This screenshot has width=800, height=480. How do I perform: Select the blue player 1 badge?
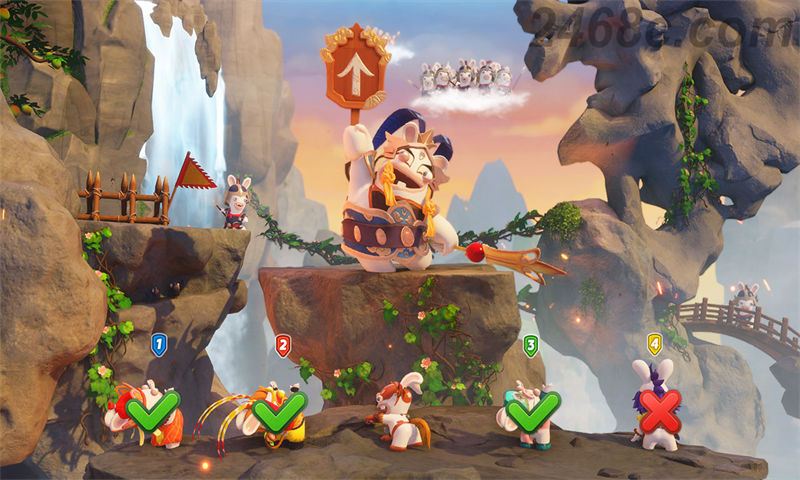(158, 345)
